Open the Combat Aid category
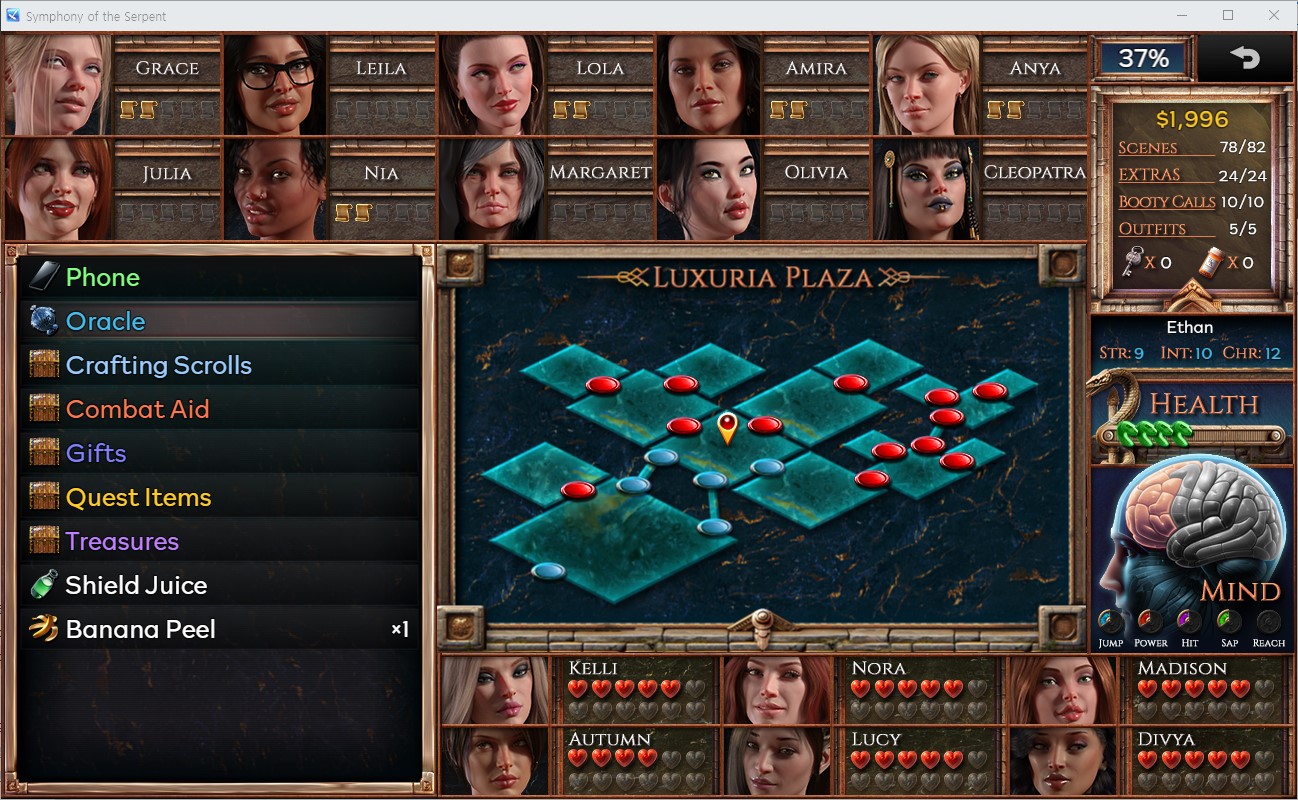 (137, 409)
